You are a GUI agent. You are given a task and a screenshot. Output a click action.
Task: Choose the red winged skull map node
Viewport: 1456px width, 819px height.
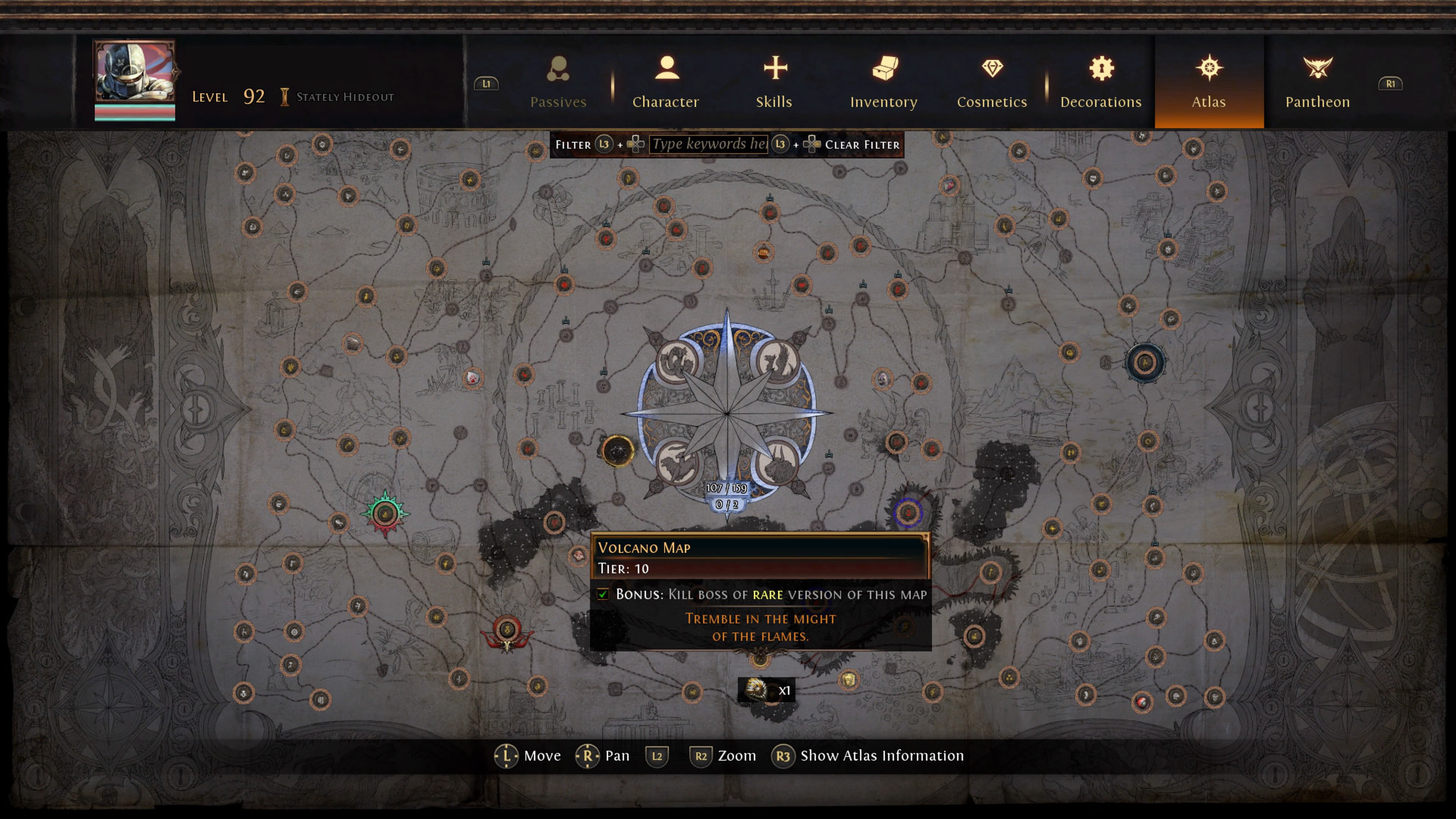click(507, 632)
